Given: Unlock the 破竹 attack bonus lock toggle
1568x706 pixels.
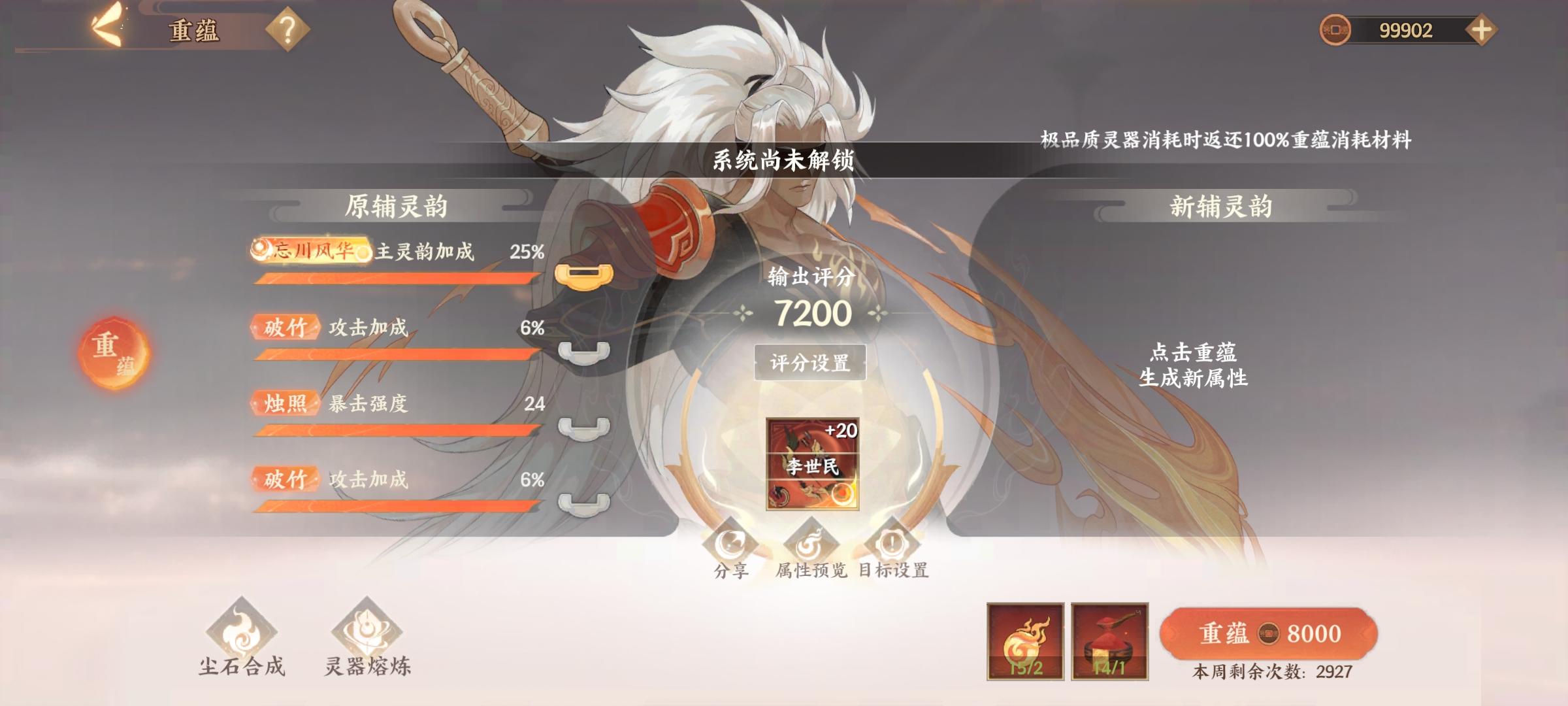Looking at the screenshot, I should tap(583, 353).
